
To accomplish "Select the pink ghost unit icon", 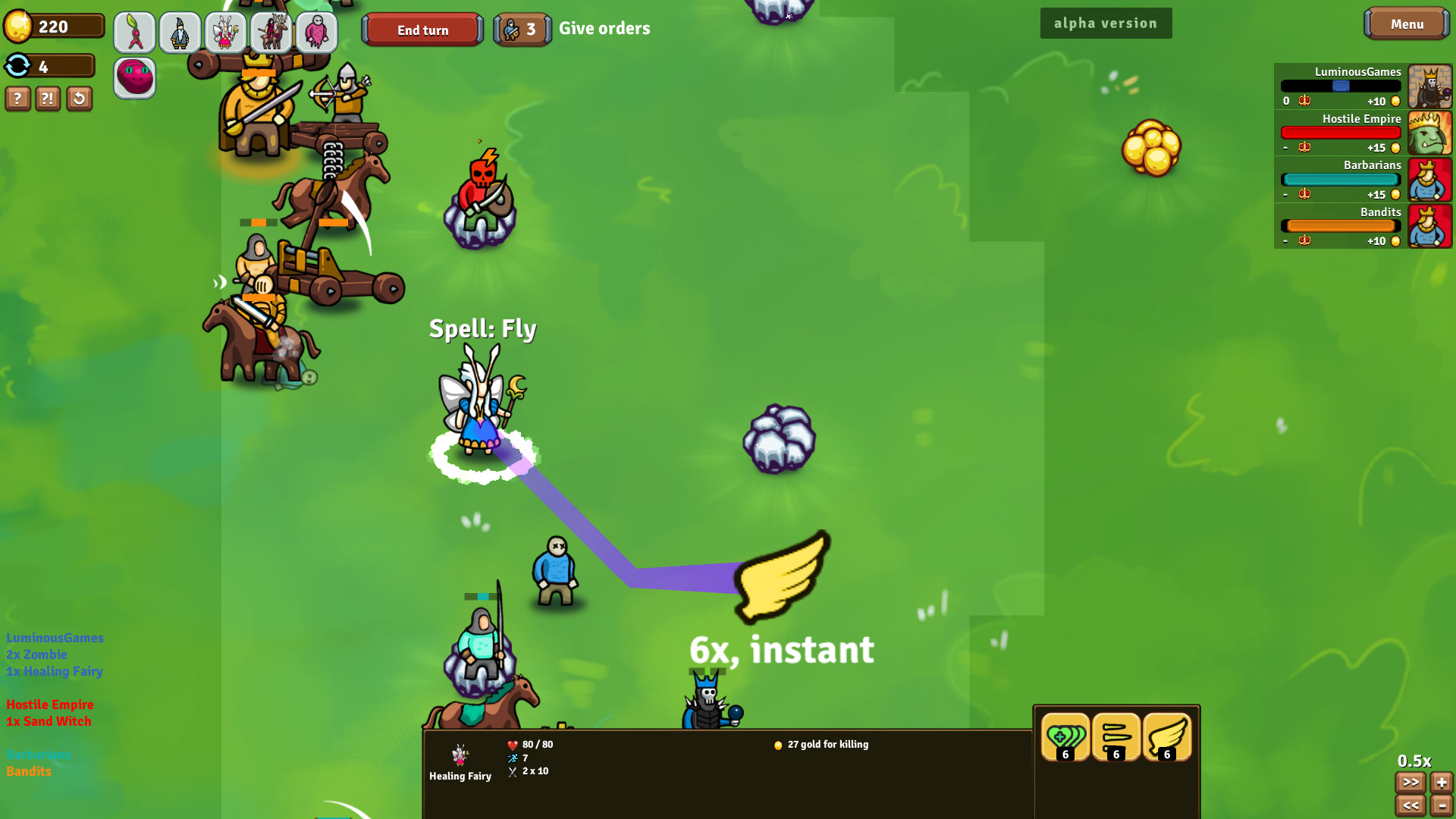I will click(317, 32).
